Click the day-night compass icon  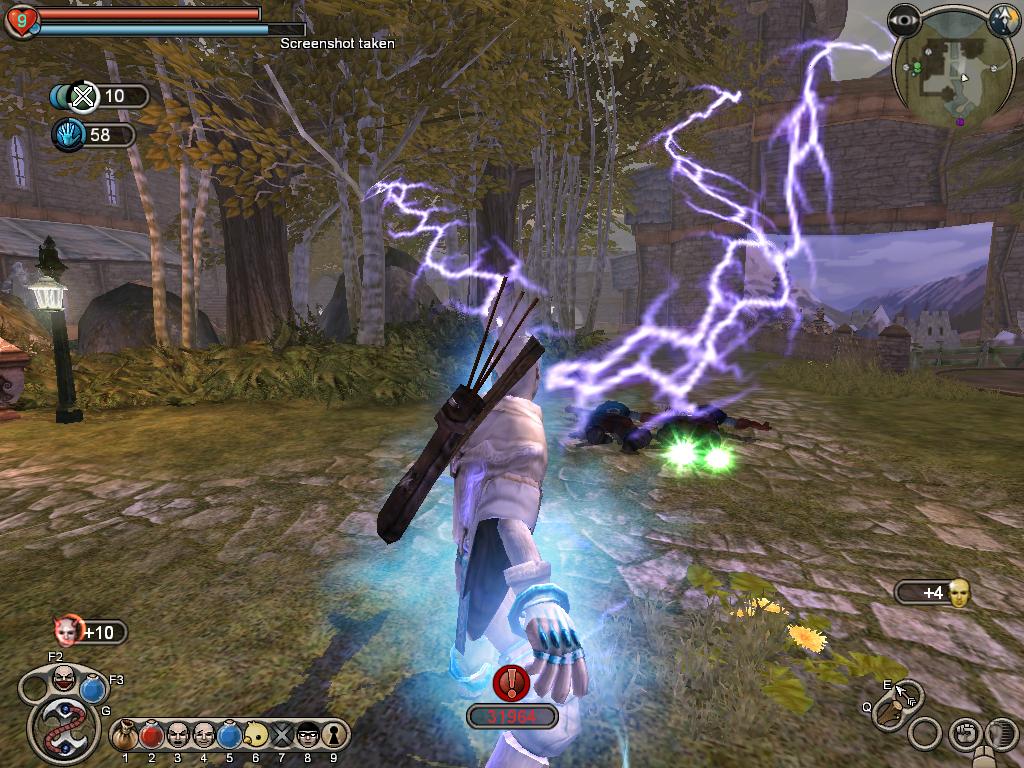point(1004,20)
